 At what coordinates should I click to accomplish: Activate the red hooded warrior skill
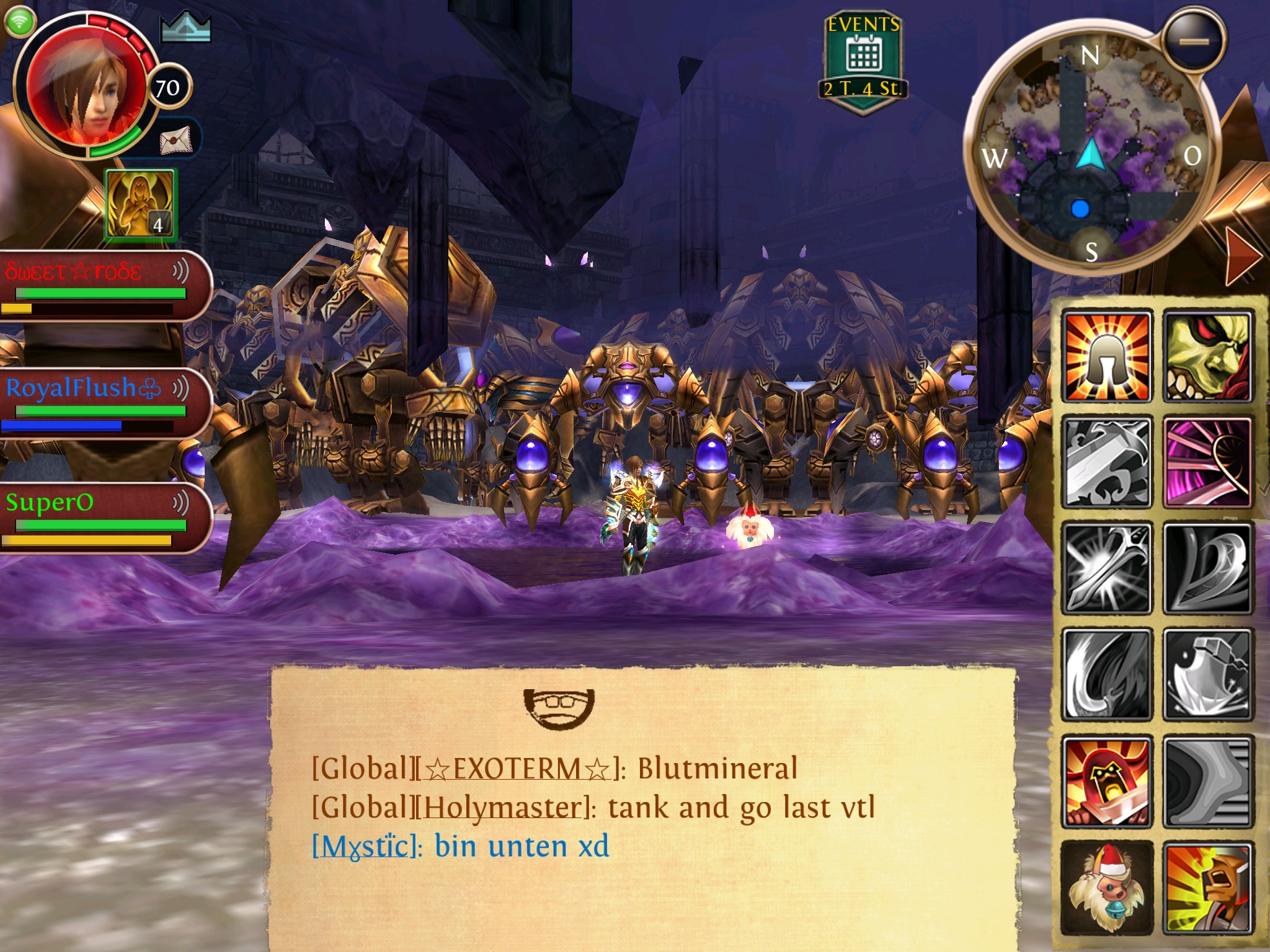pyautogui.click(x=1107, y=781)
